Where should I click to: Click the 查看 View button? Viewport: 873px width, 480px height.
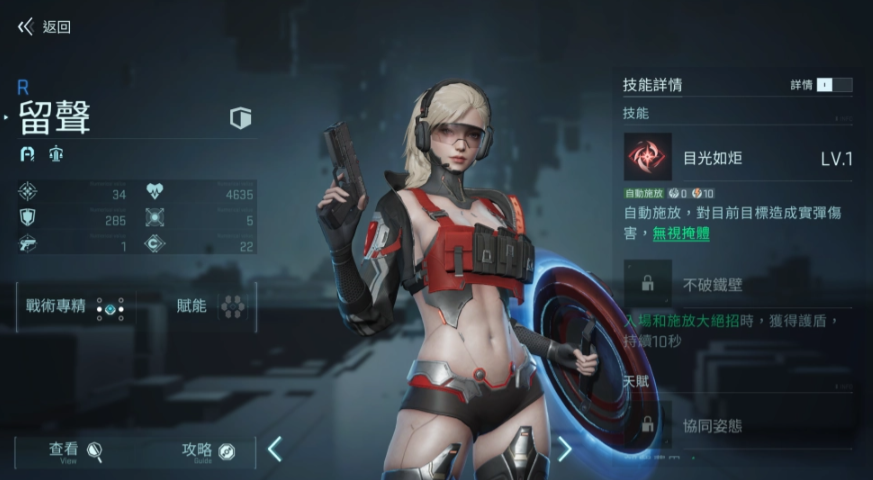click(76, 451)
